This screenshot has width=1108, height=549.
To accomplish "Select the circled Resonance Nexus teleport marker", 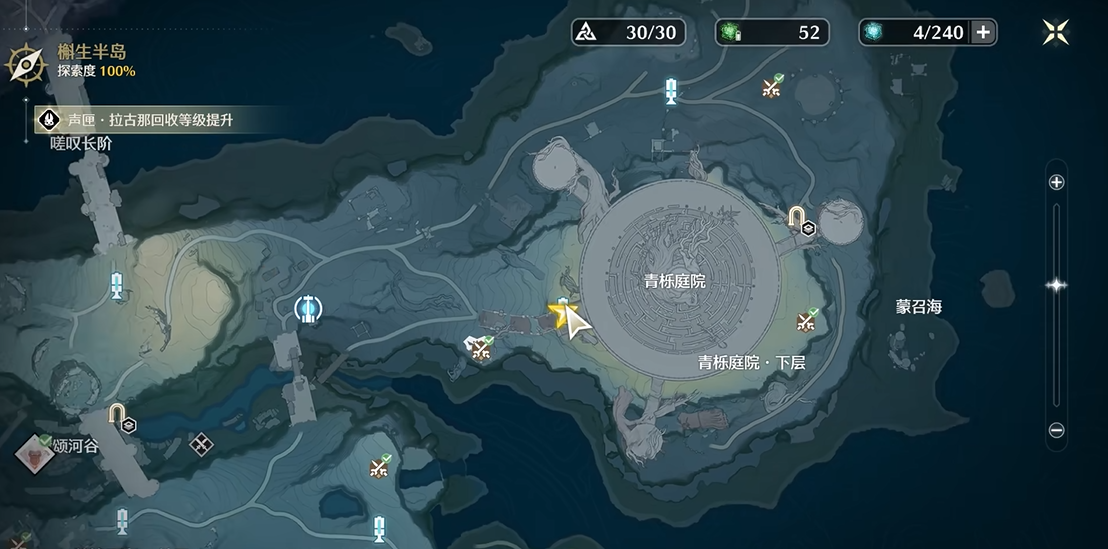I will [311, 309].
